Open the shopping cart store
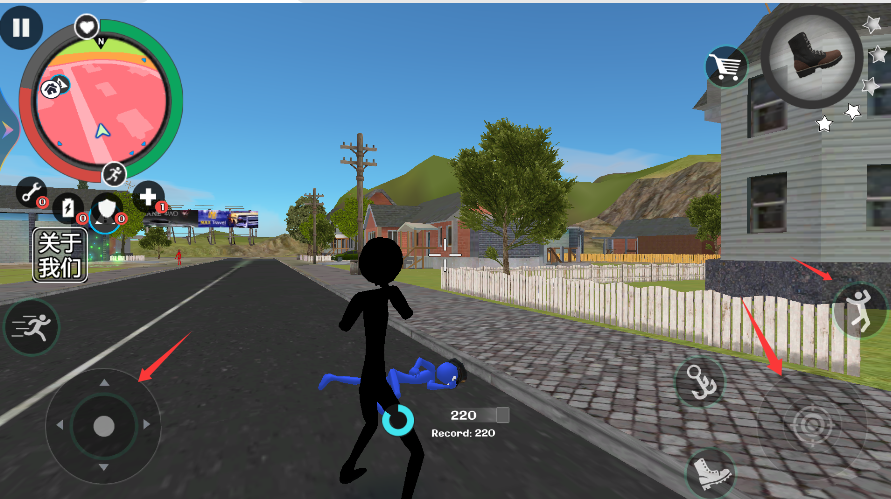 pyautogui.click(x=727, y=67)
